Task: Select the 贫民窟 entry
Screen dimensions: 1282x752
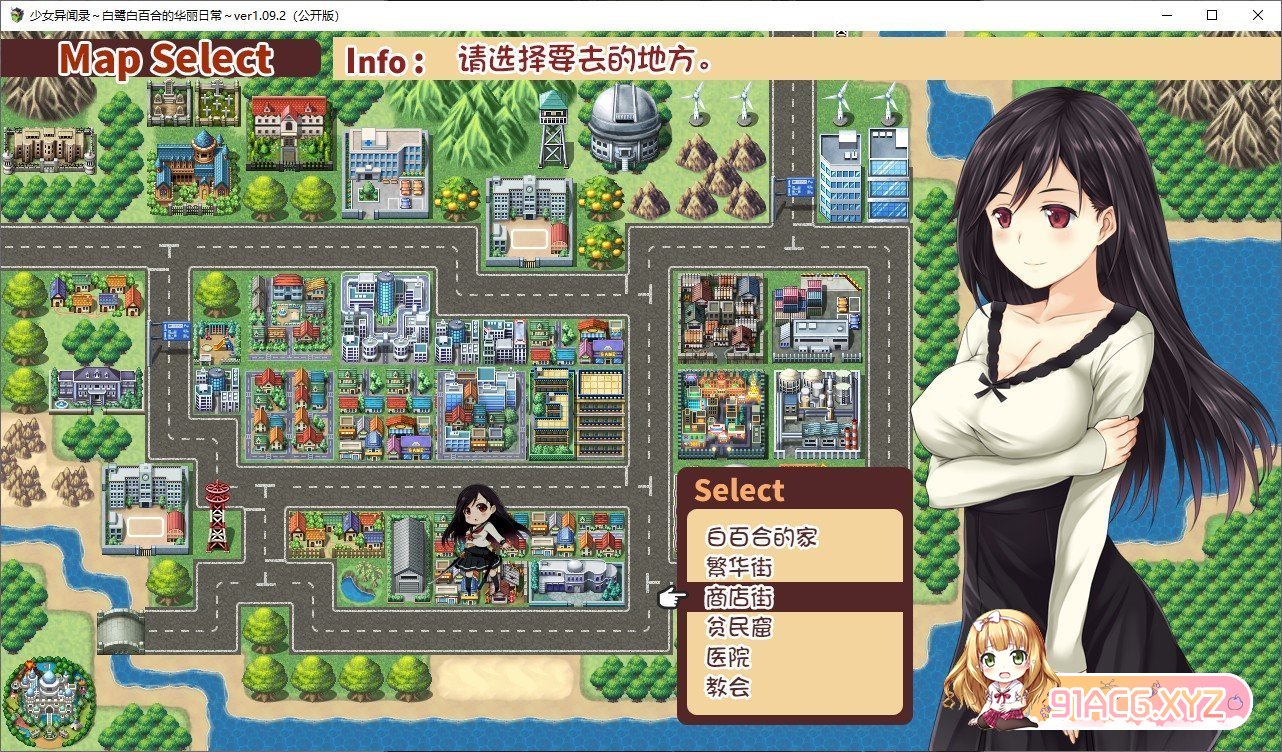Action: pos(739,627)
